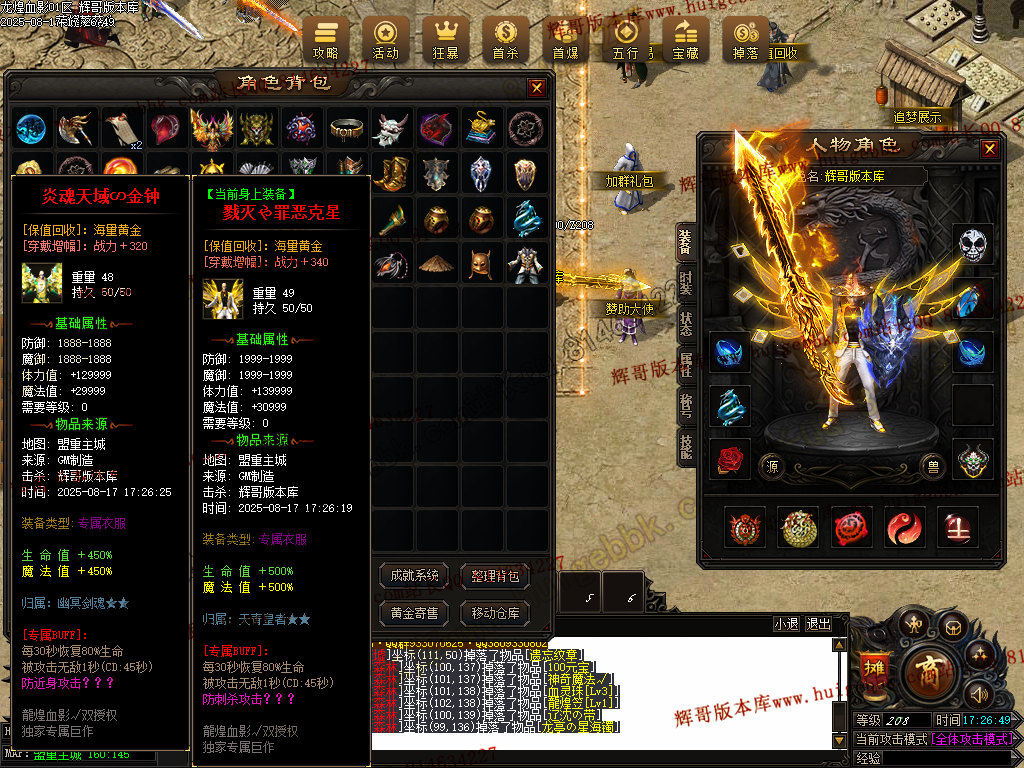Switch to the 状态 status tab
Screen dimensions: 1024x768
(686, 323)
